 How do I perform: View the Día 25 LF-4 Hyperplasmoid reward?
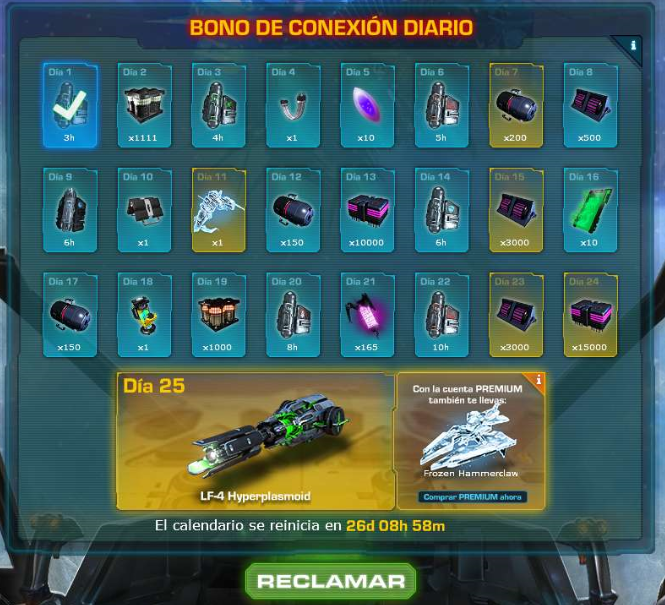pos(254,440)
